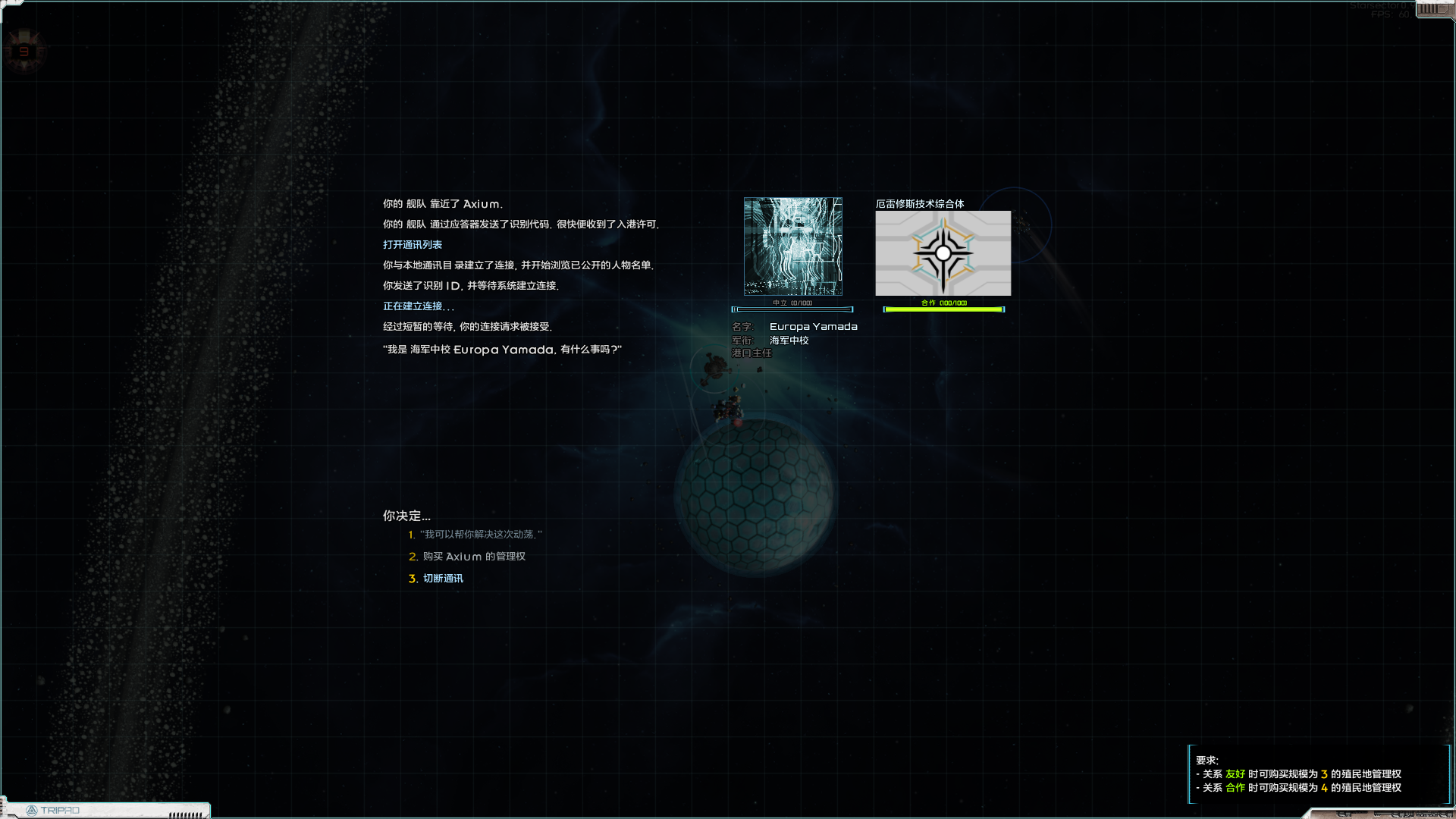Open the TRIPAD device logo at bottom left

pos(57,810)
